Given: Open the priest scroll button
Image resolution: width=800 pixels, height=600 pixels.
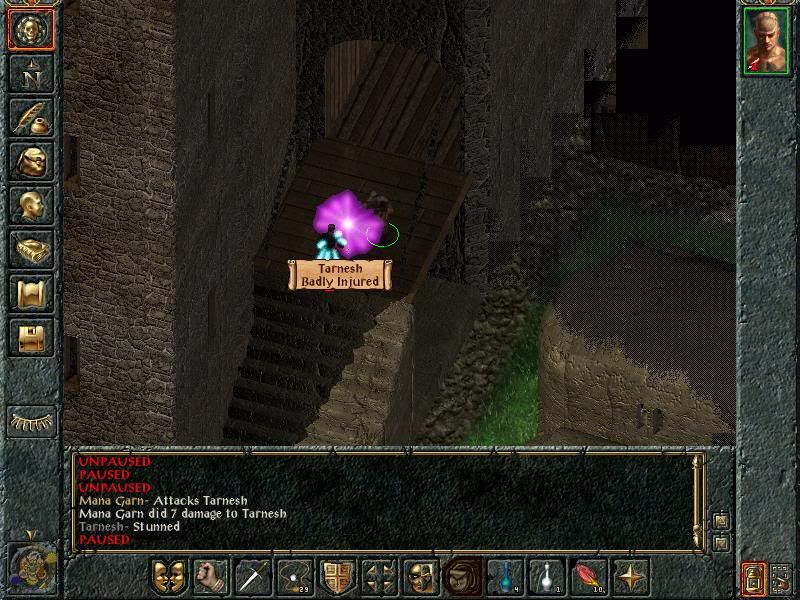Looking at the screenshot, I should click(31, 293).
